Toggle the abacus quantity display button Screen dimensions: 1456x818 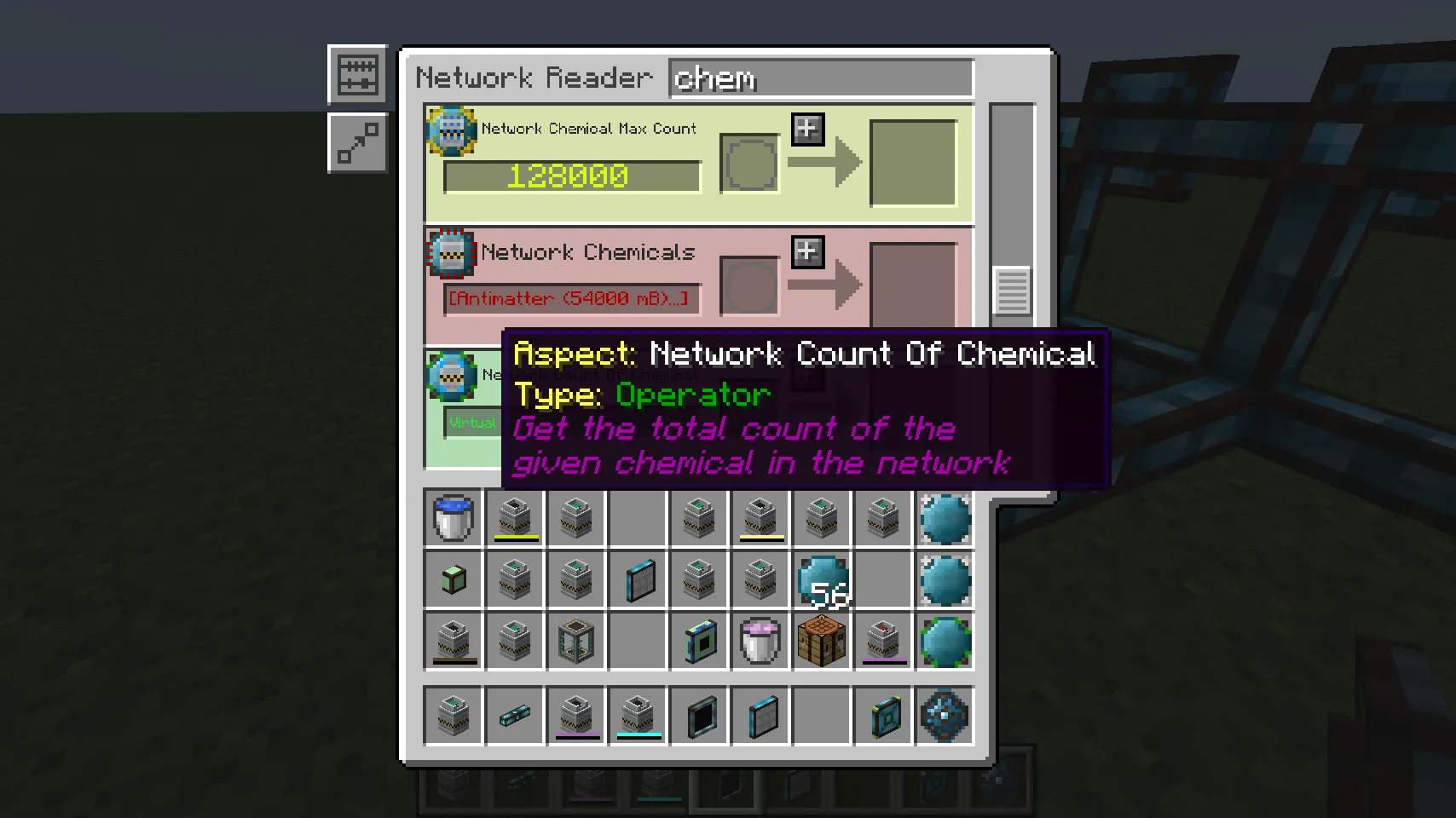point(357,74)
